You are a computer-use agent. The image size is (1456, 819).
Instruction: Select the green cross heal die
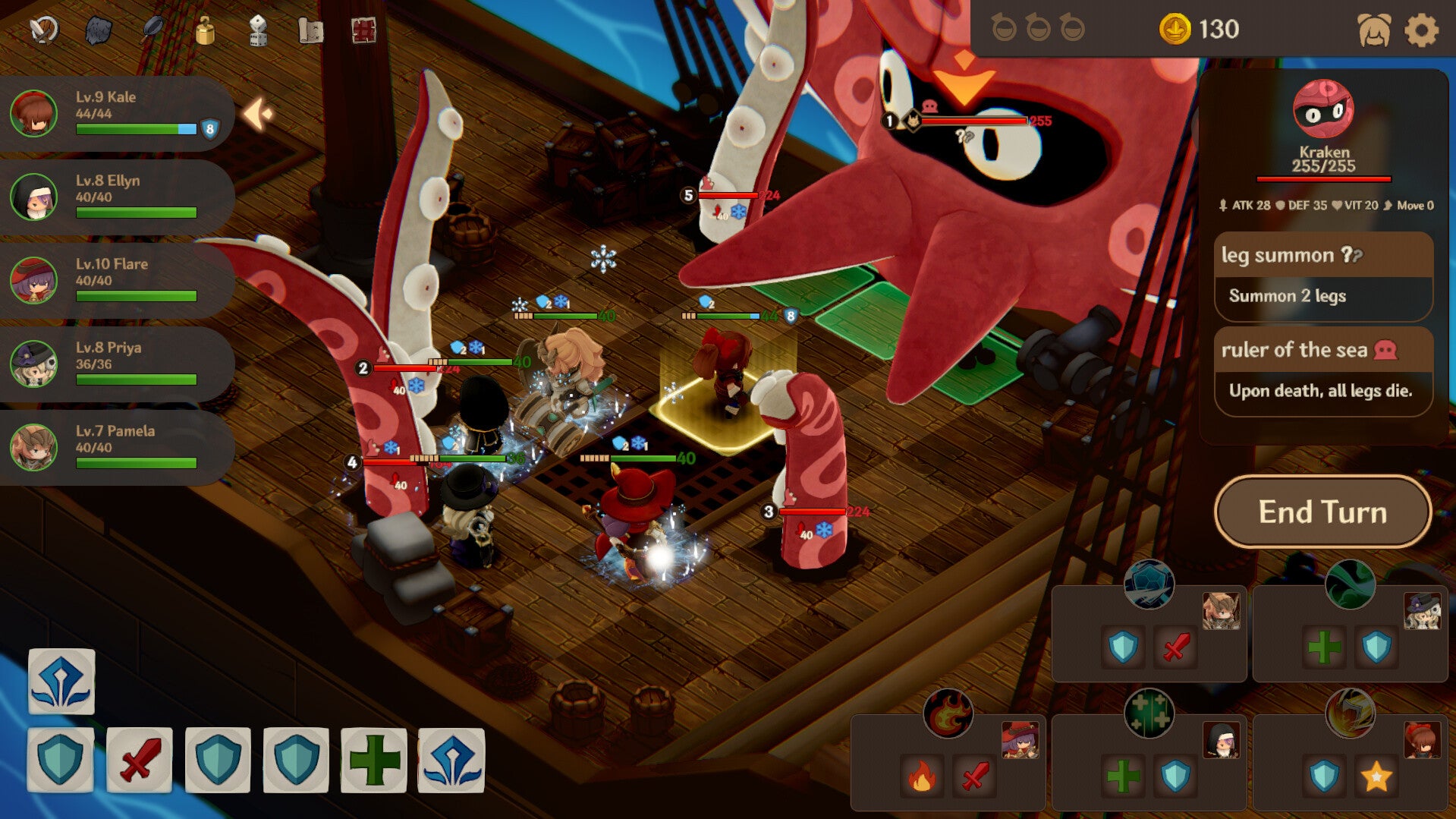373,760
